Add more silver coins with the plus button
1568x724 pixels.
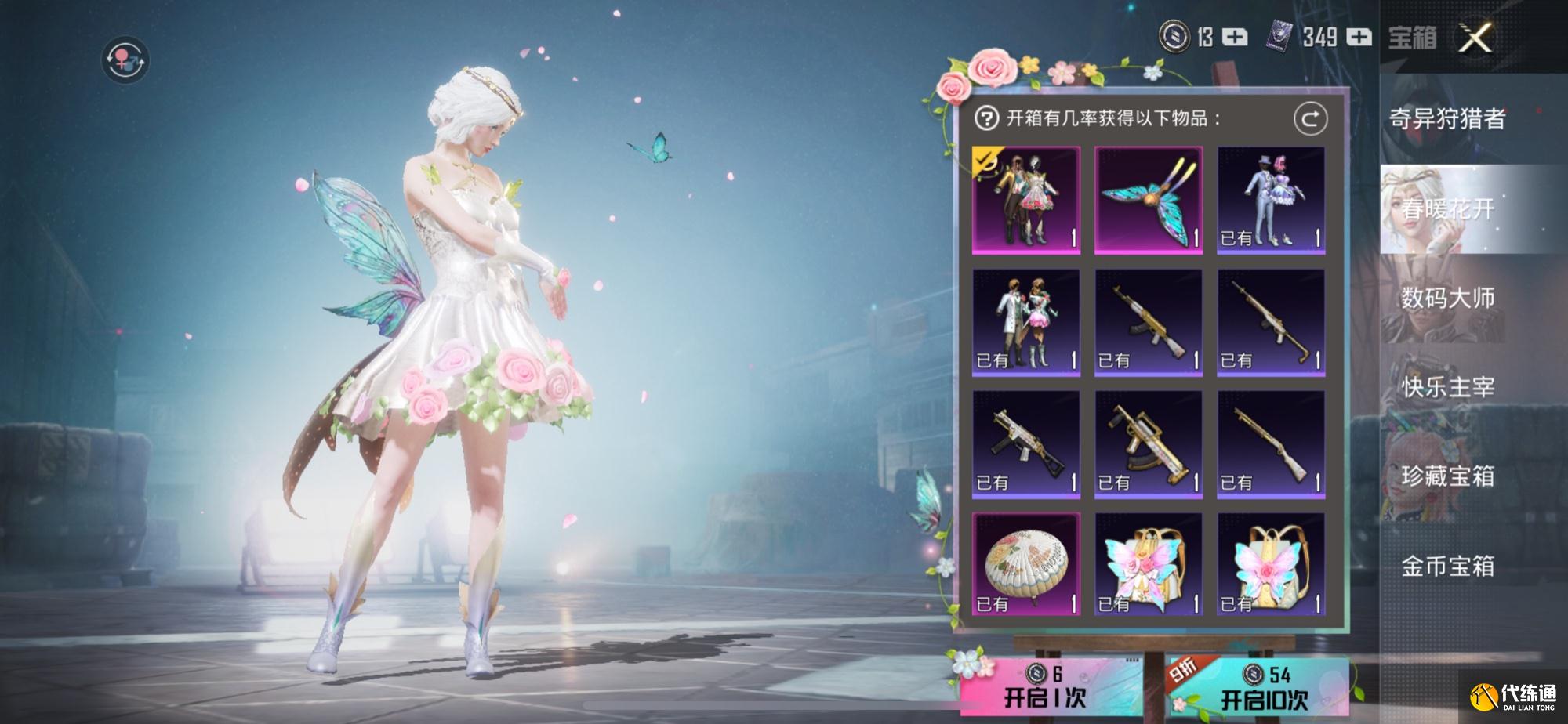[x=1236, y=37]
